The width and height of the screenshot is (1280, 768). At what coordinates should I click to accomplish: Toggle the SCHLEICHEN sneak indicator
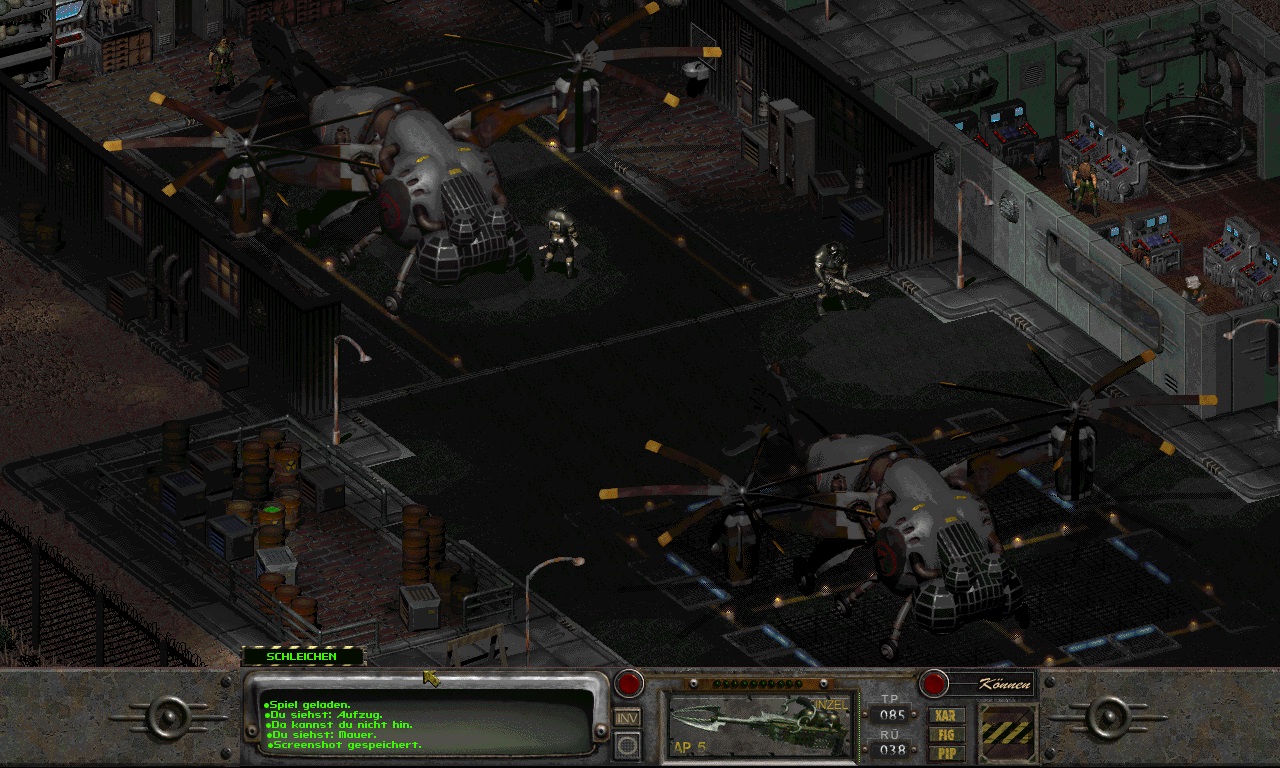click(x=303, y=656)
